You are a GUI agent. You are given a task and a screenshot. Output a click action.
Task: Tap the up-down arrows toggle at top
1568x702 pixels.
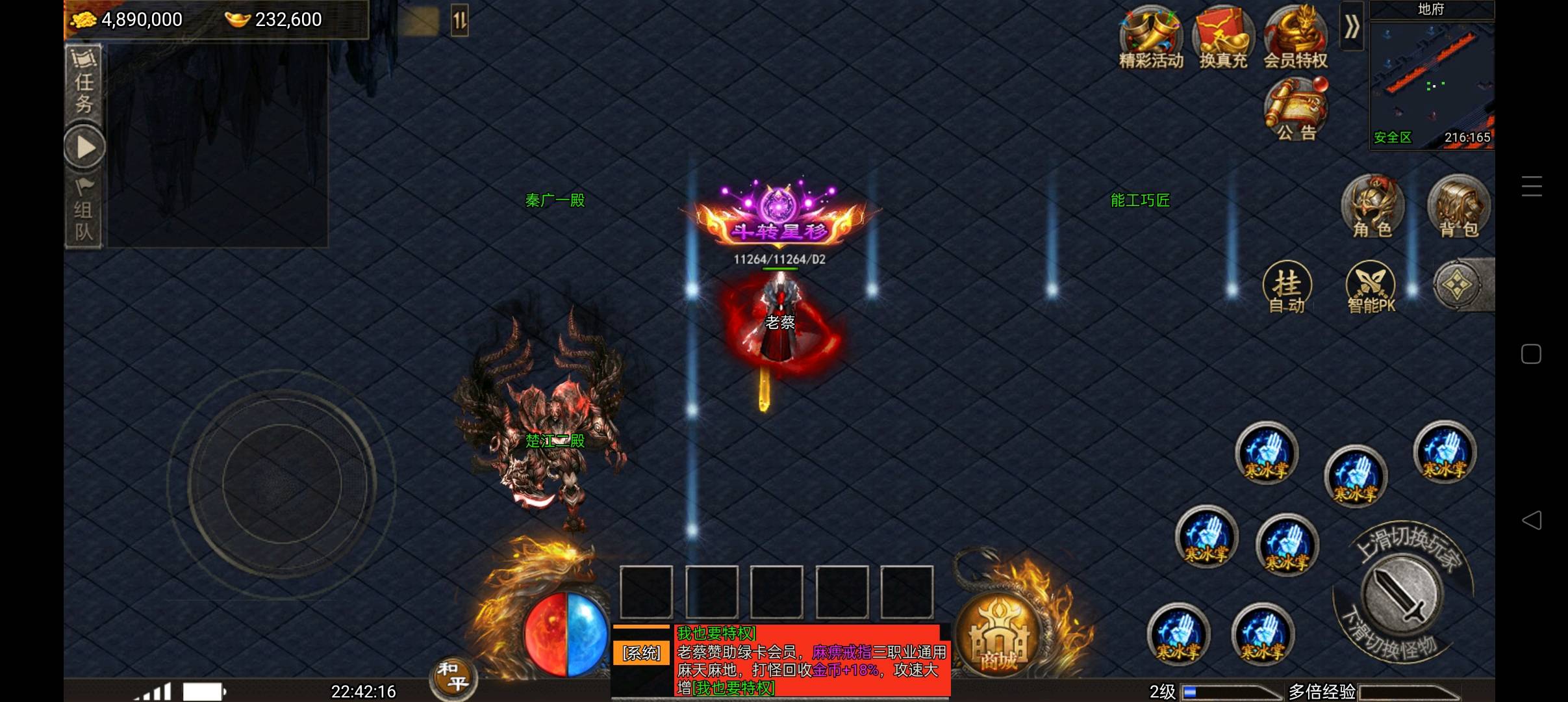459,21
